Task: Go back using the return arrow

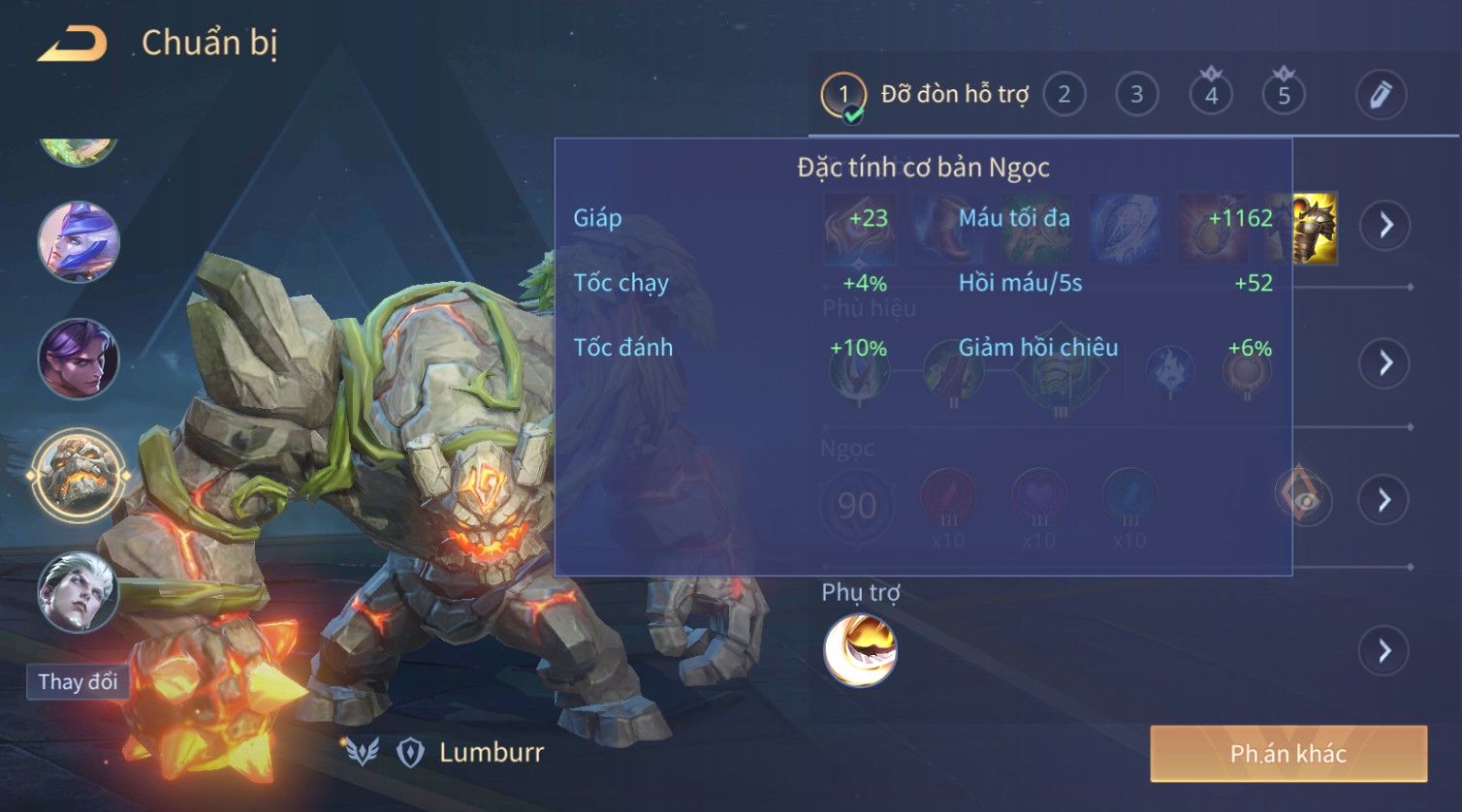Action: [72, 45]
